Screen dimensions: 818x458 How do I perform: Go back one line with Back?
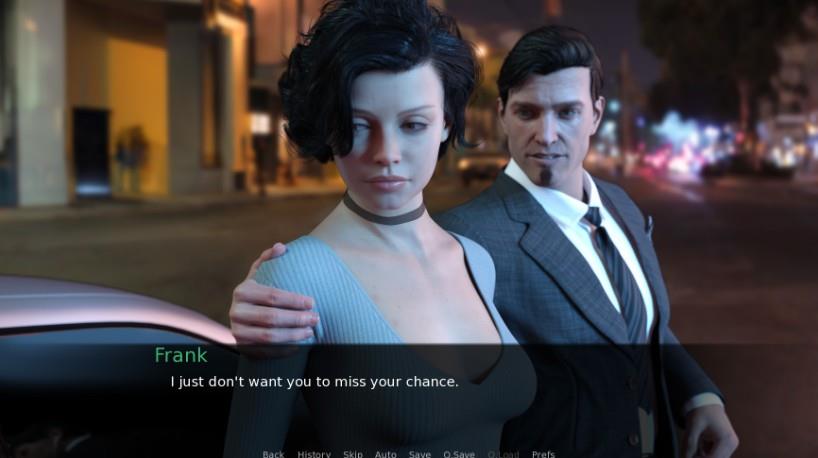coord(273,454)
